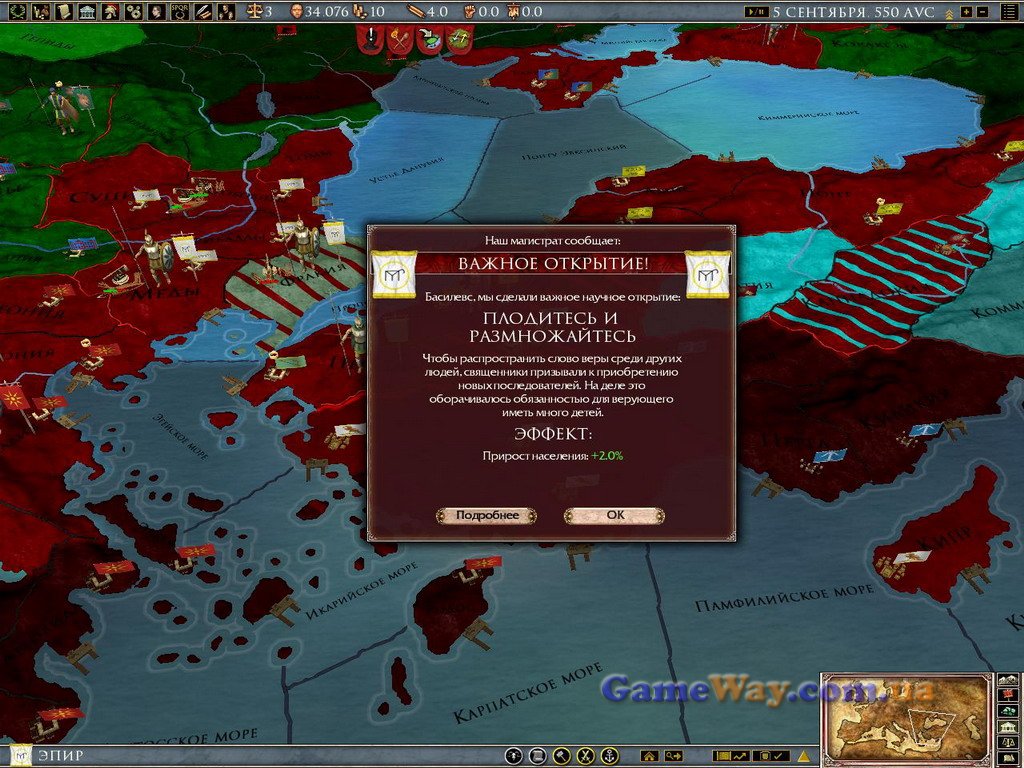Click the anchor button on bottom bar
Image resolution: width=1024 pixels, height=768 pixels.
[x=609, y=756]
